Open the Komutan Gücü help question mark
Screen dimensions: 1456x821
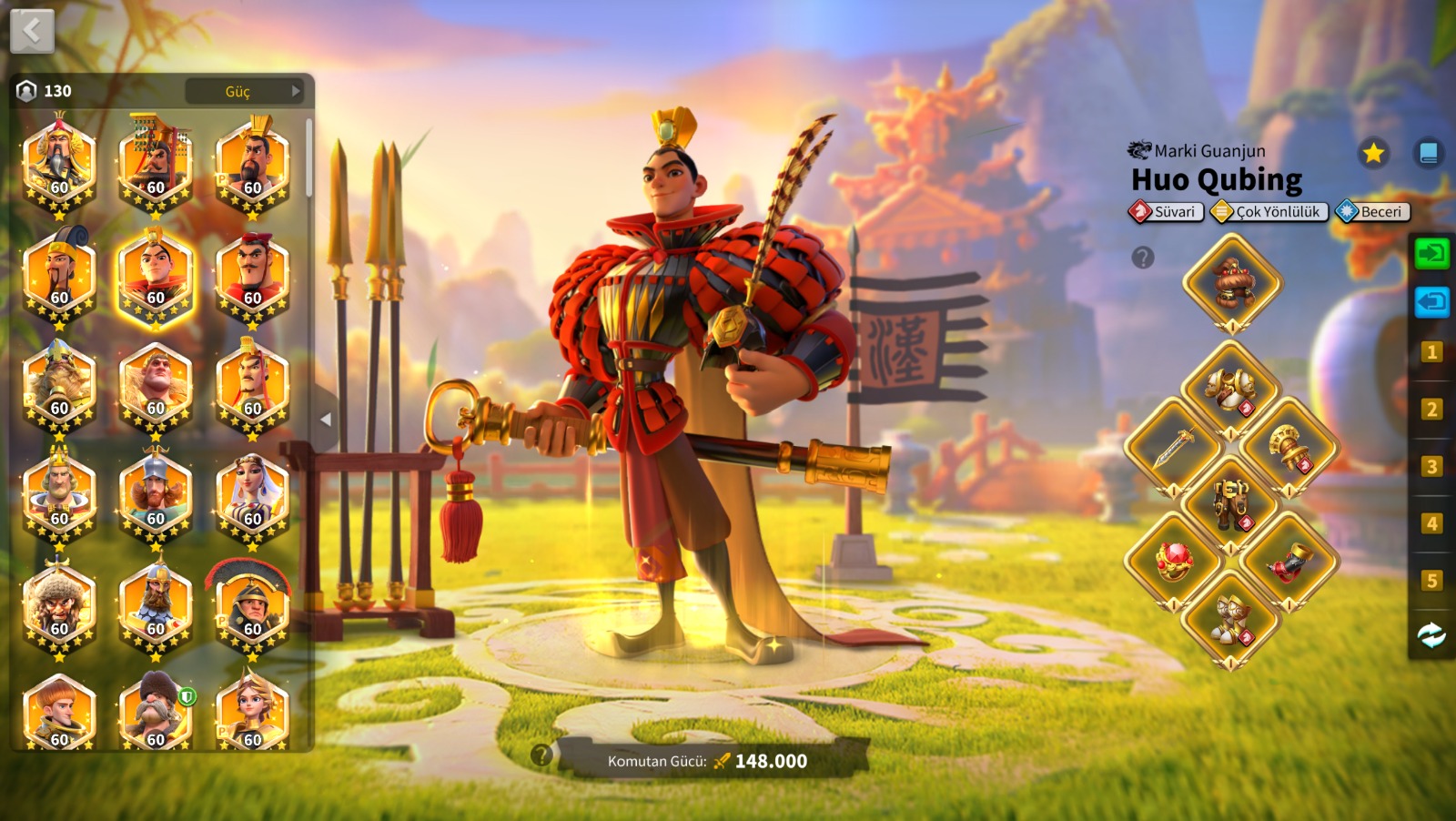541,755
